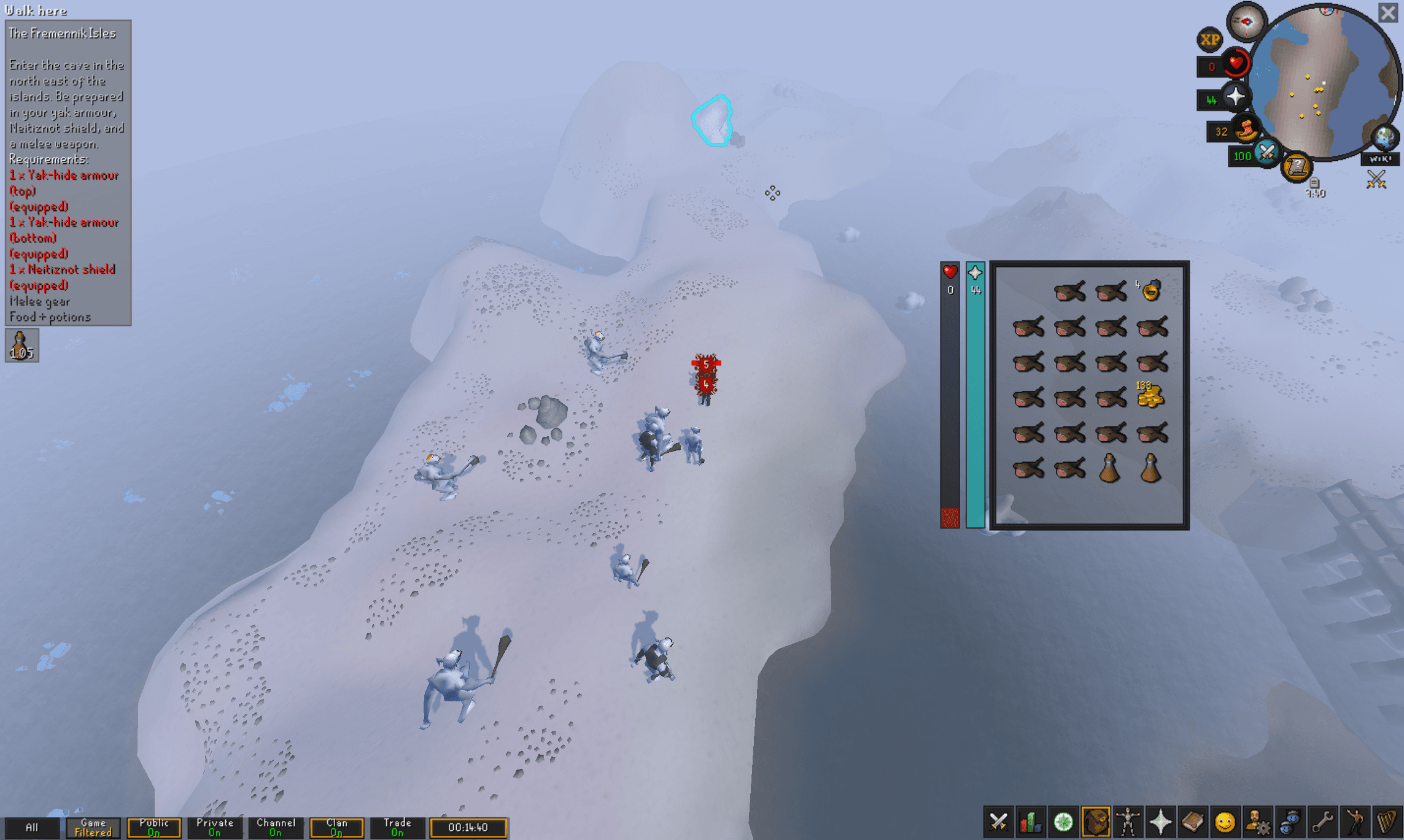Viewport: 1404px width, 840px height.
Task: Open the world map globe orb
Action: (1385, 137)
